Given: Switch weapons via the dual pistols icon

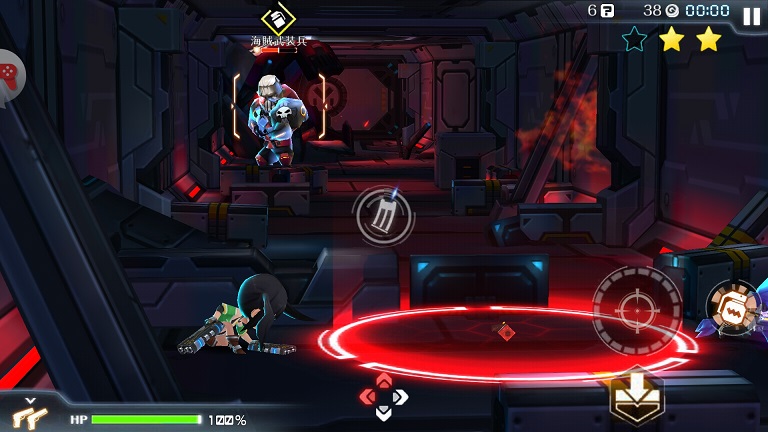Looking at the screenshot, I should tap(27, 412).
